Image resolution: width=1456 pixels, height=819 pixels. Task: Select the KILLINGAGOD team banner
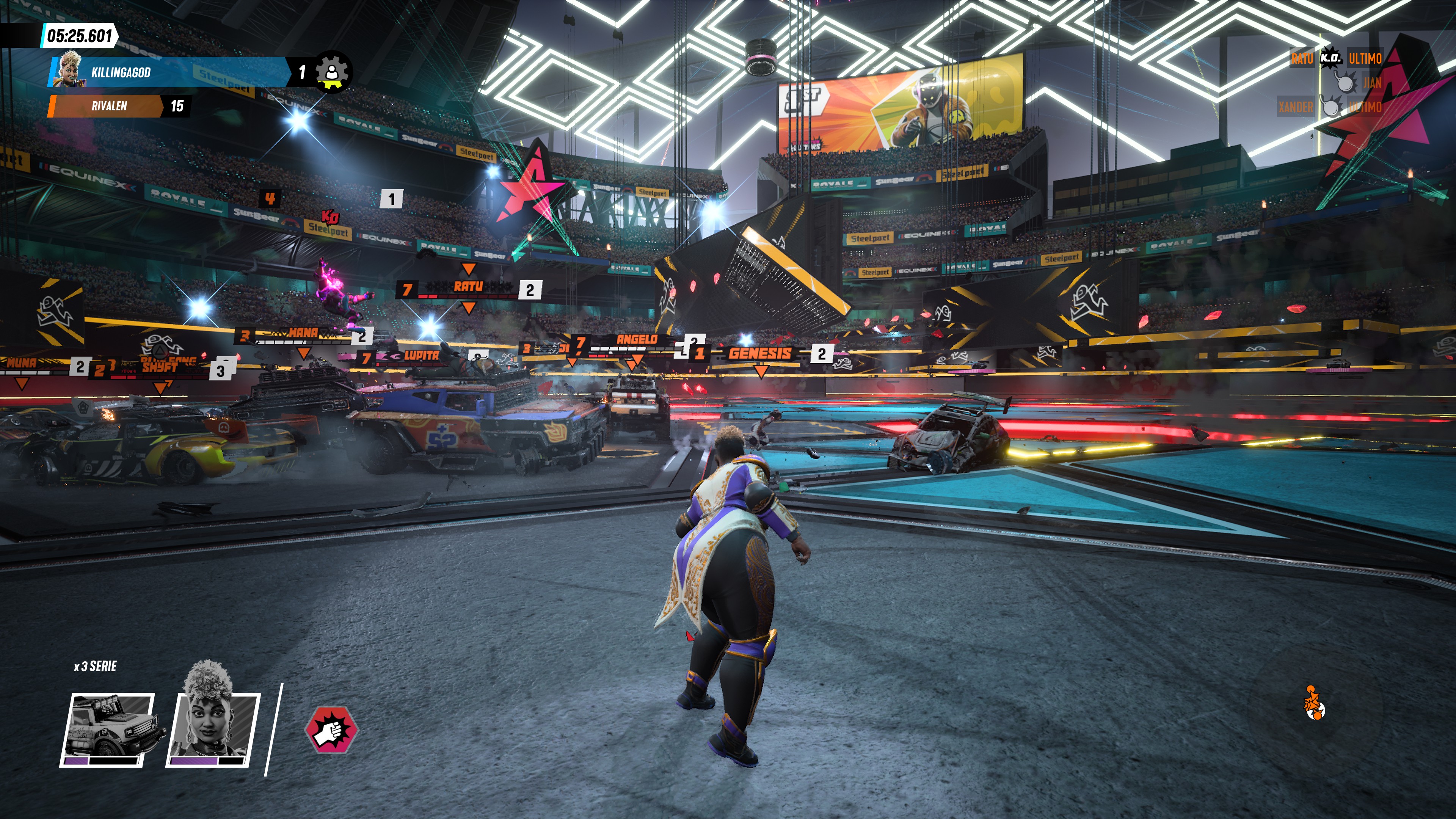click(x=169, y=72)
